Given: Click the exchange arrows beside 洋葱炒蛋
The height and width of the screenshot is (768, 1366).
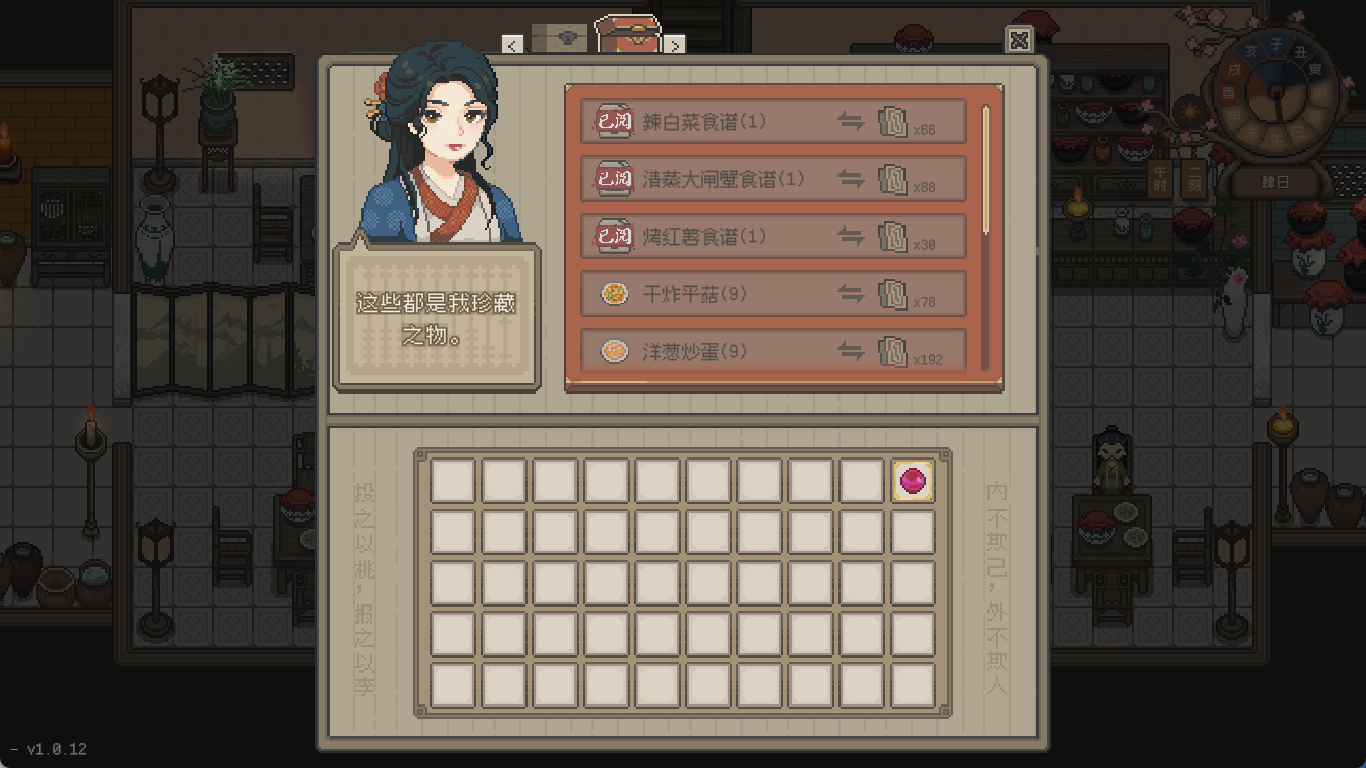Looking at the screenshot, I should pyautogui.click(x=851, y=351).
